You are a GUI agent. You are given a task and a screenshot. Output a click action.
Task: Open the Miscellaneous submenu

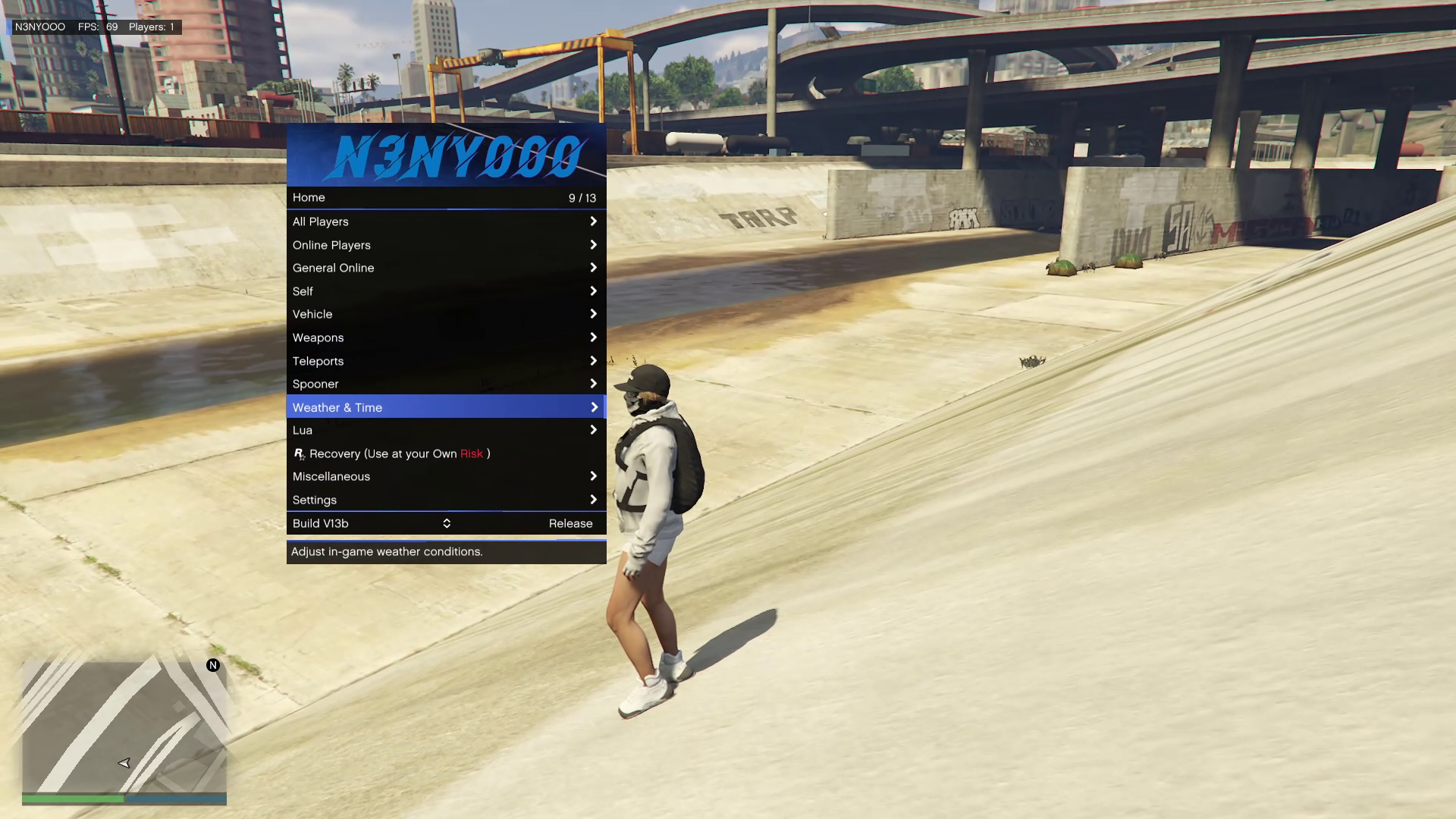click(446, 476)
